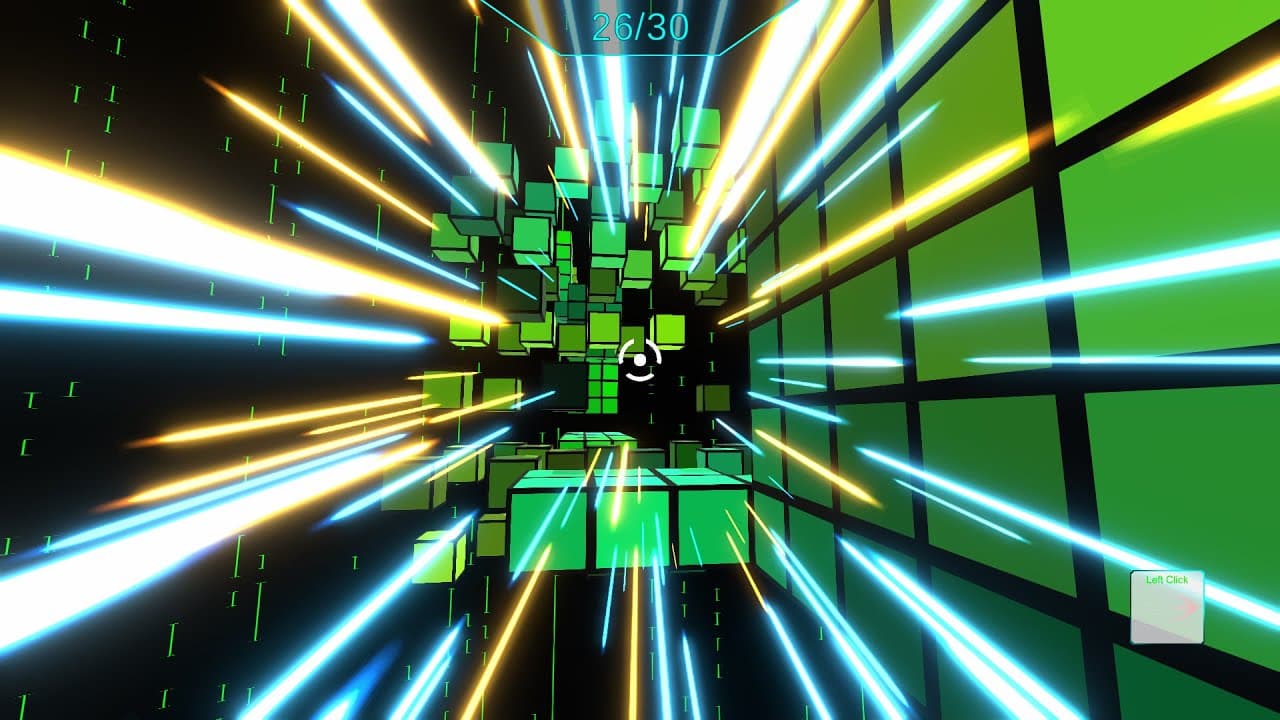
Task: Click the Left Click label text
Action: [1167, 578]
